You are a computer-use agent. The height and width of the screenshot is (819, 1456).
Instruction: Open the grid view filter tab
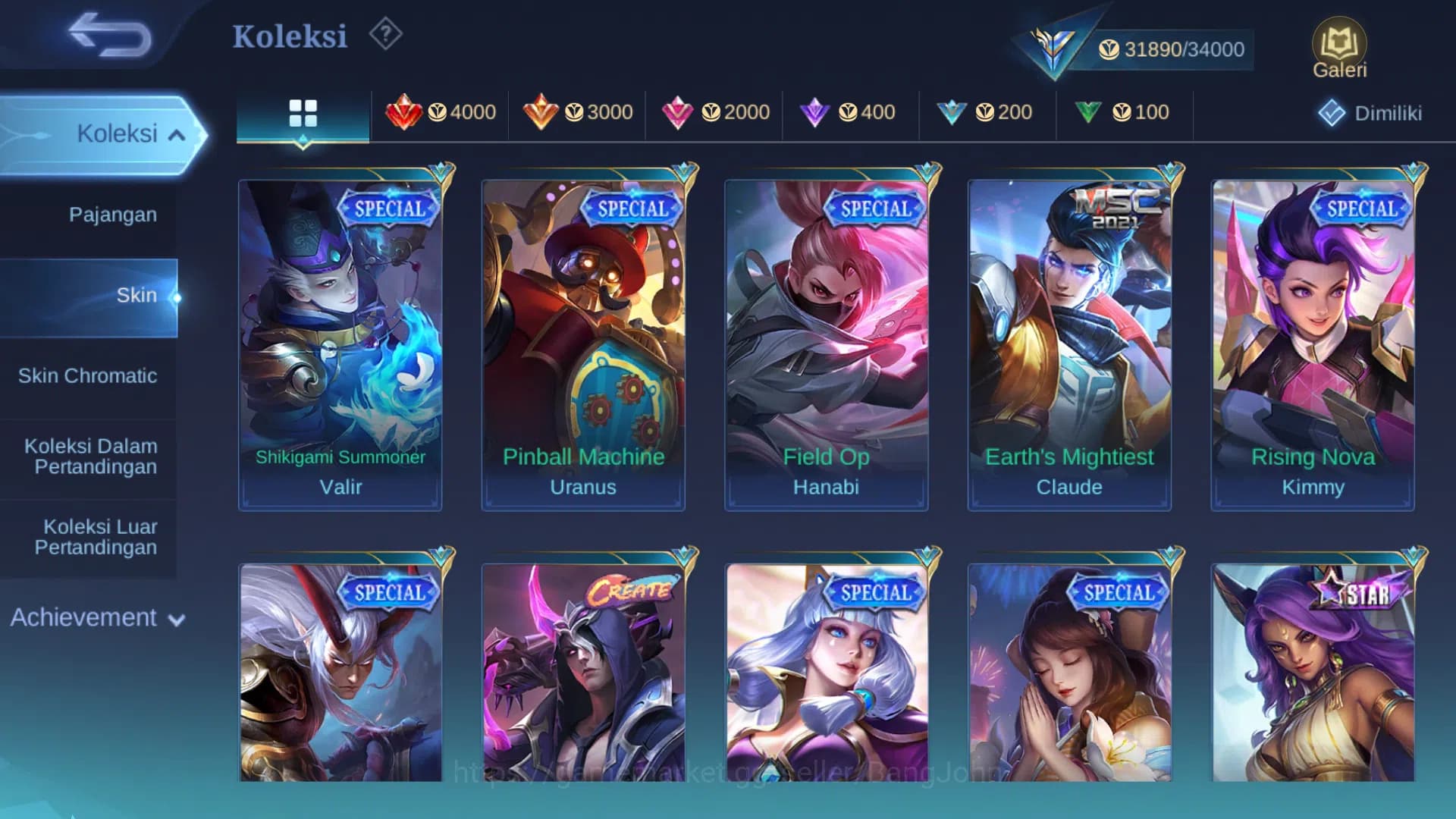303,112
